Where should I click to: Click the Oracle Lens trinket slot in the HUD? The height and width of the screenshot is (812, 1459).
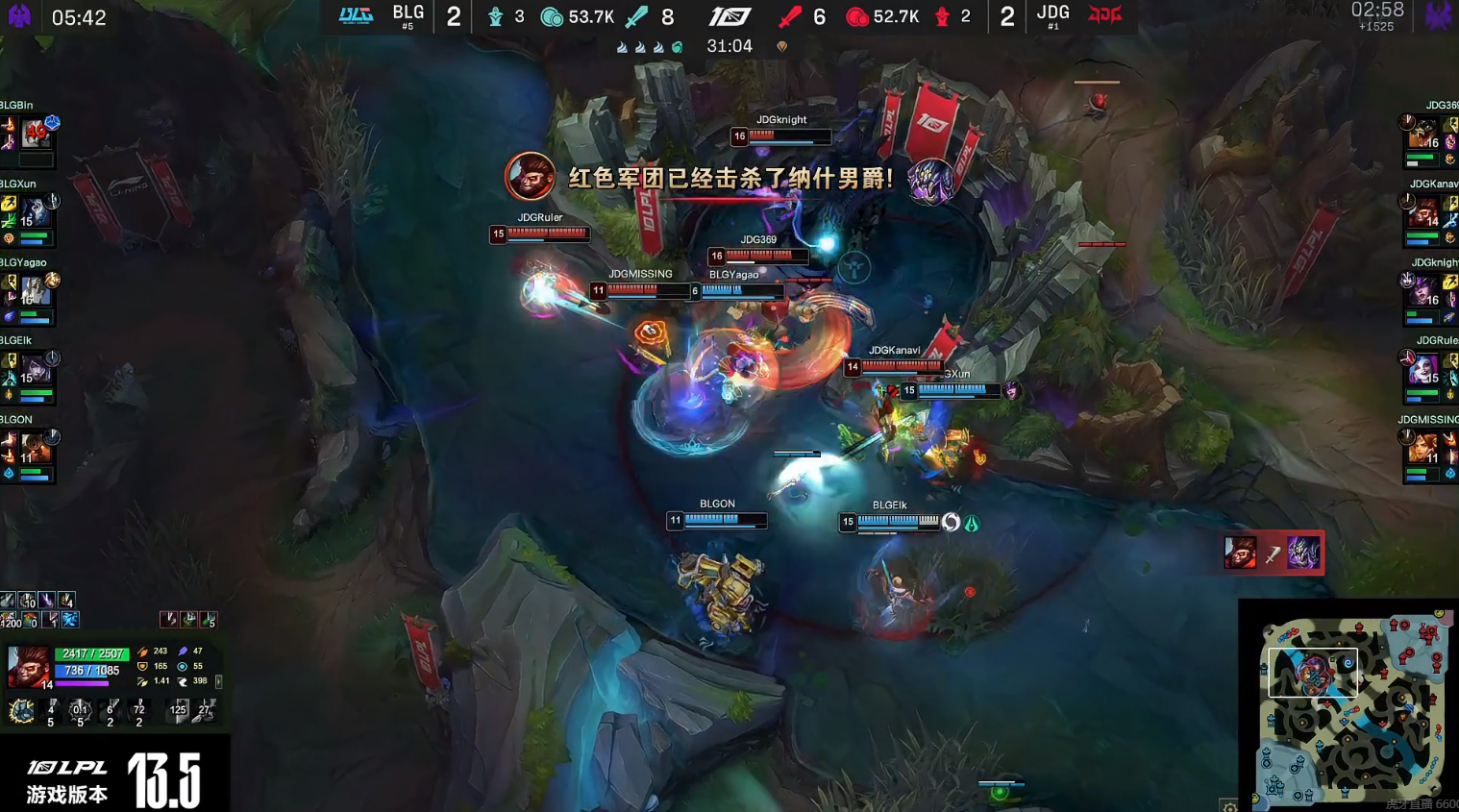pyautogui.click(x=70, y=622)
